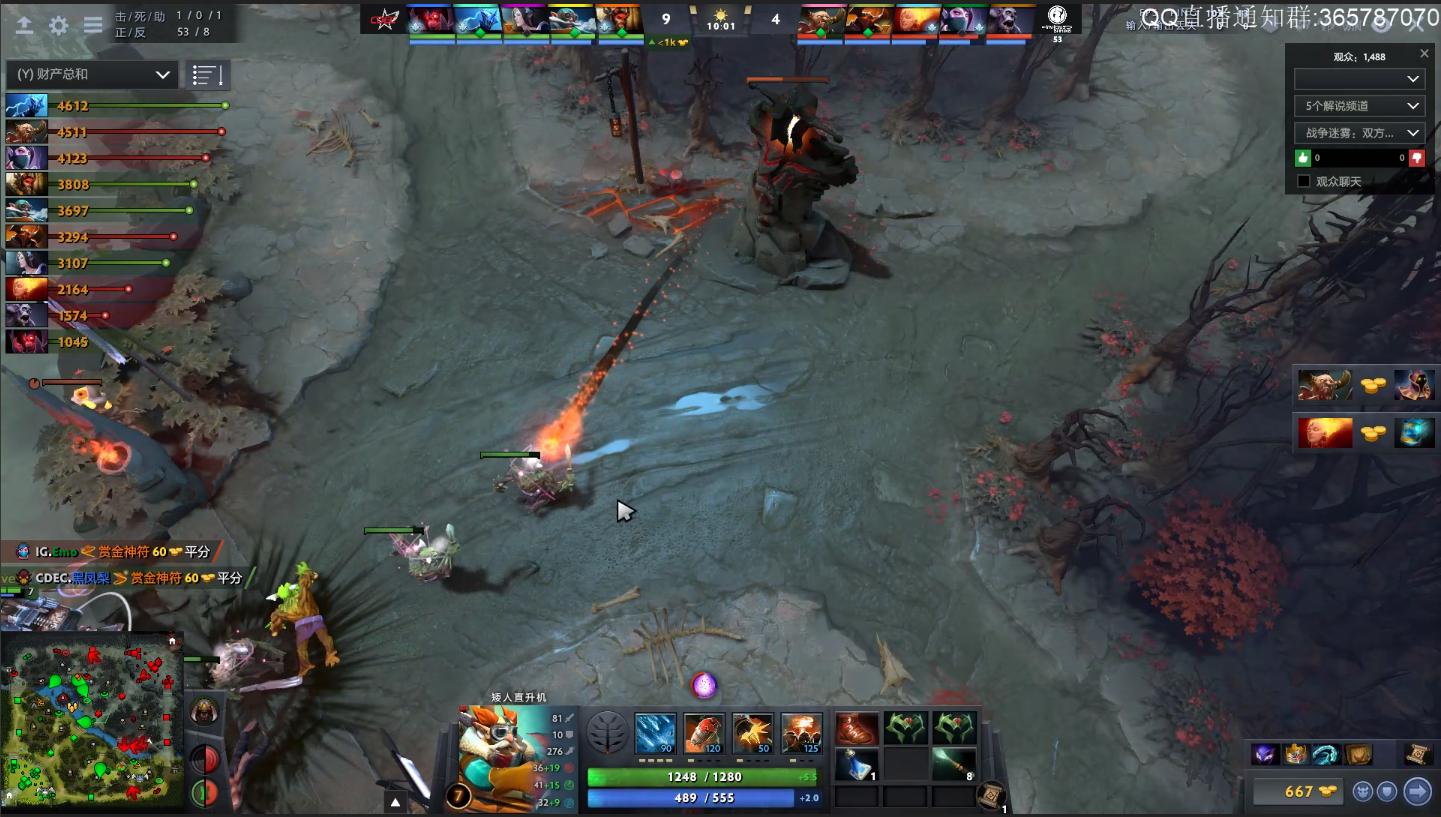Select the Call Down ultimate icon
Screen dimensions: 1441x817
(800, 731)
